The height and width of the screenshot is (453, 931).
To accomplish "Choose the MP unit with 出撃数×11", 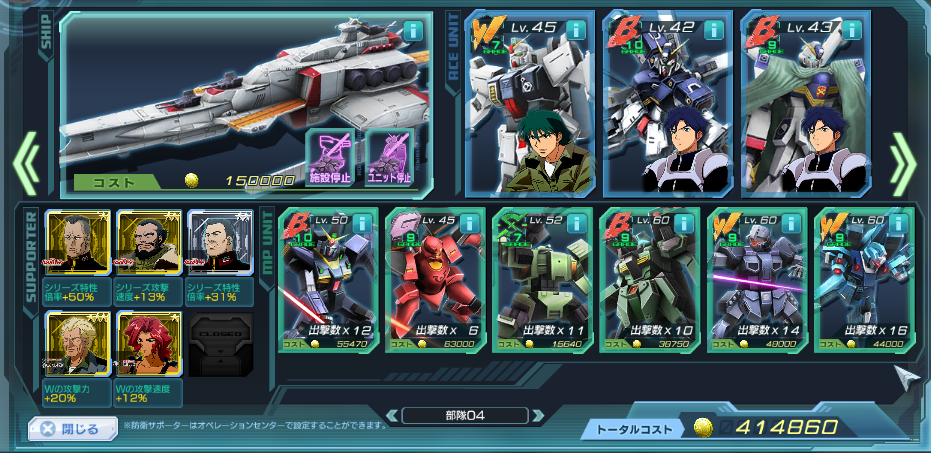I will pyautogui.click(x=542, y=278).
